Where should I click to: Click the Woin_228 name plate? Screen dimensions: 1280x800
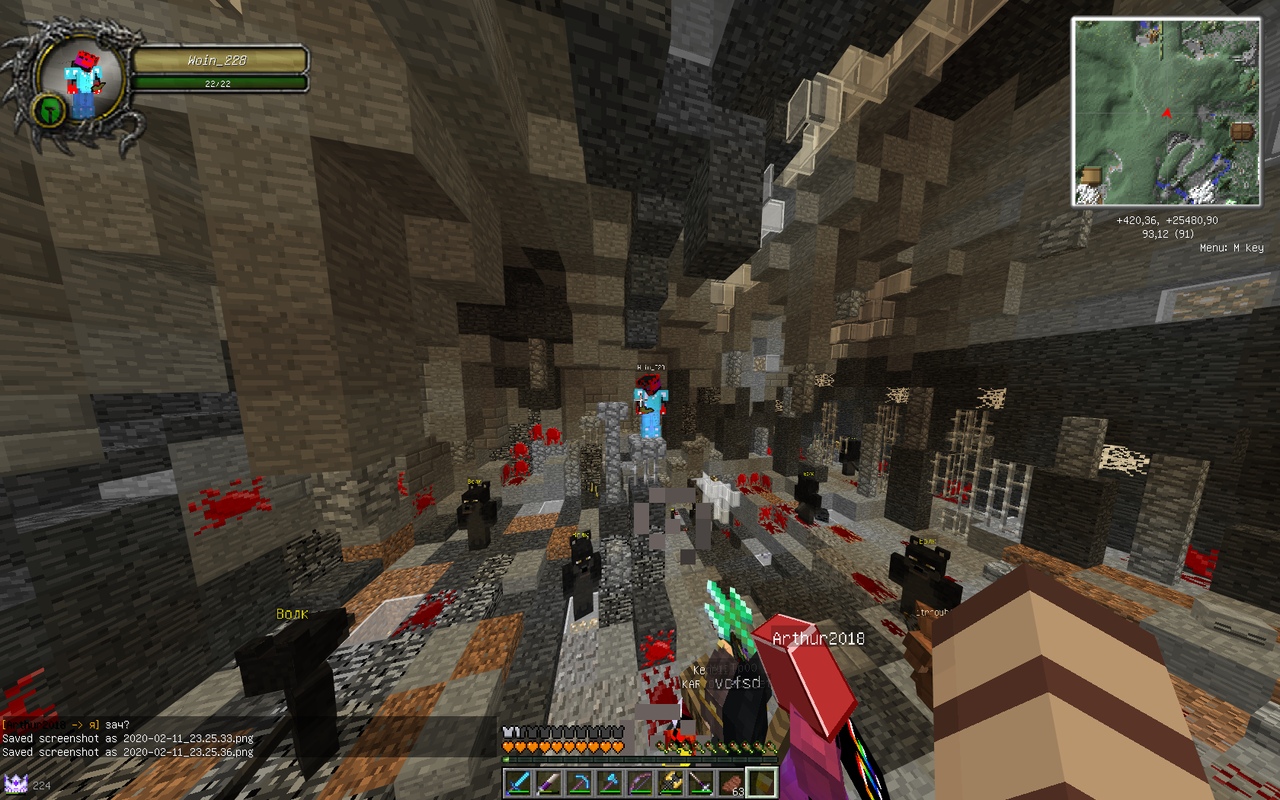(219, 61)
